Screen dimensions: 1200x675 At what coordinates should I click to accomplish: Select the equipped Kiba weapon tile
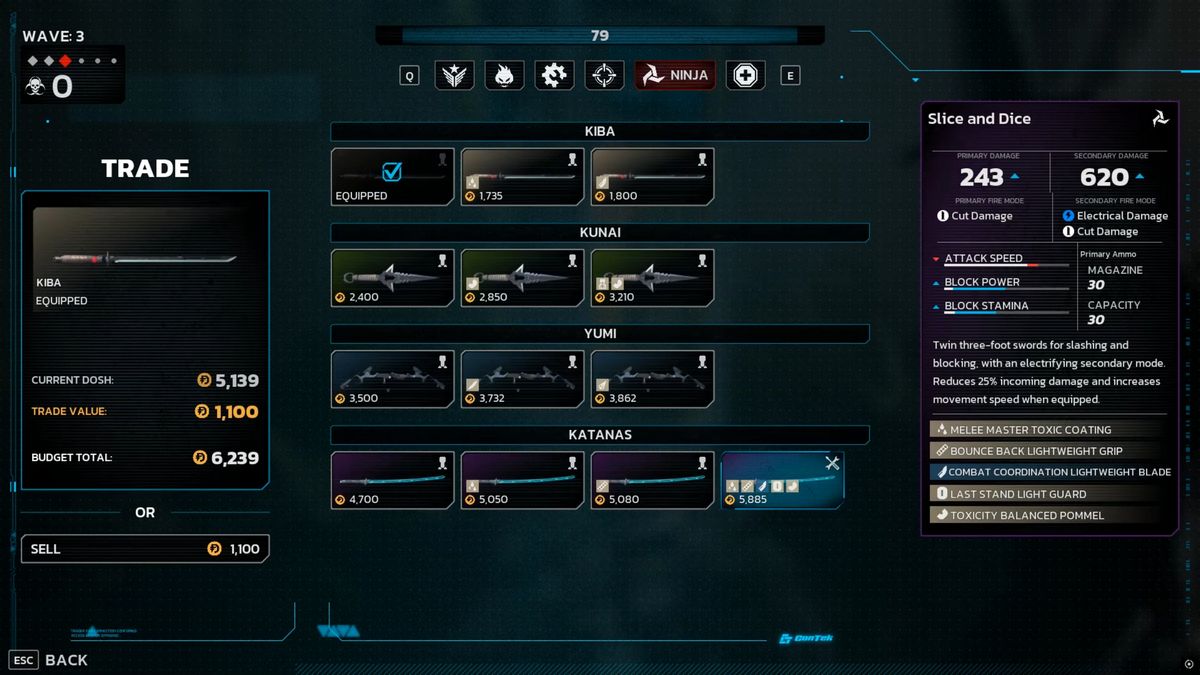(x=392, y=177)
